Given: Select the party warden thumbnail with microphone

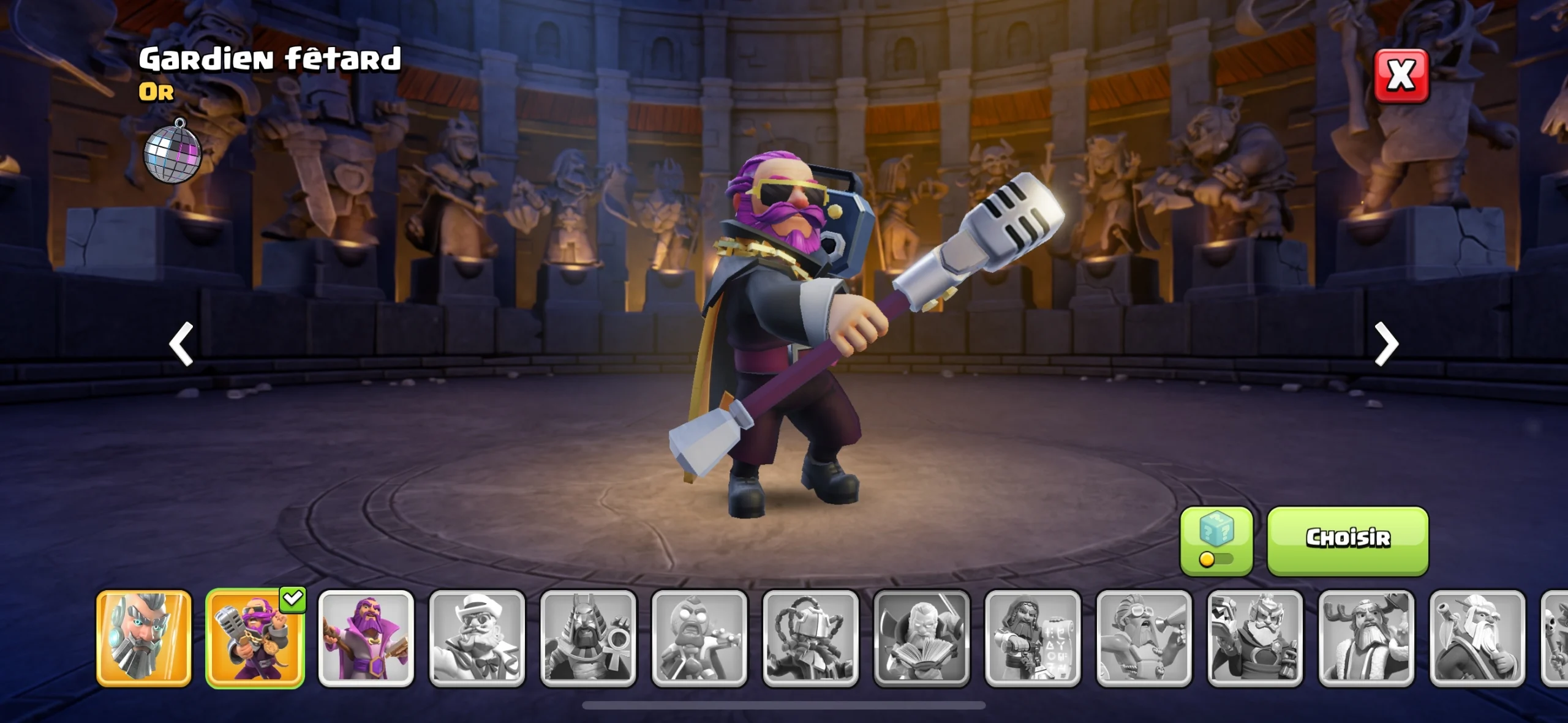Looking at the screenshot, I should [255, 637].
